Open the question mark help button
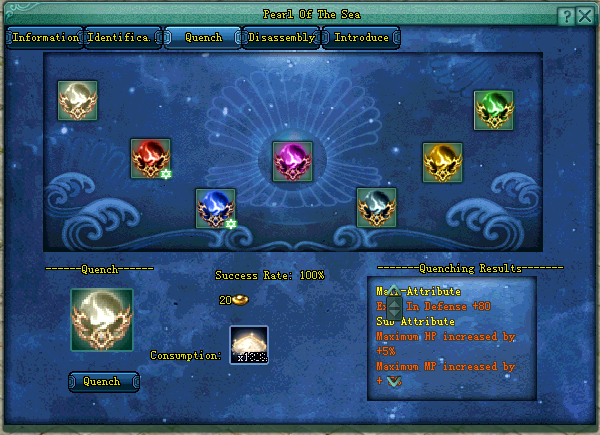The height and width of the screenshot is (435, 600). pyautogui.click(x=566, y=15)
